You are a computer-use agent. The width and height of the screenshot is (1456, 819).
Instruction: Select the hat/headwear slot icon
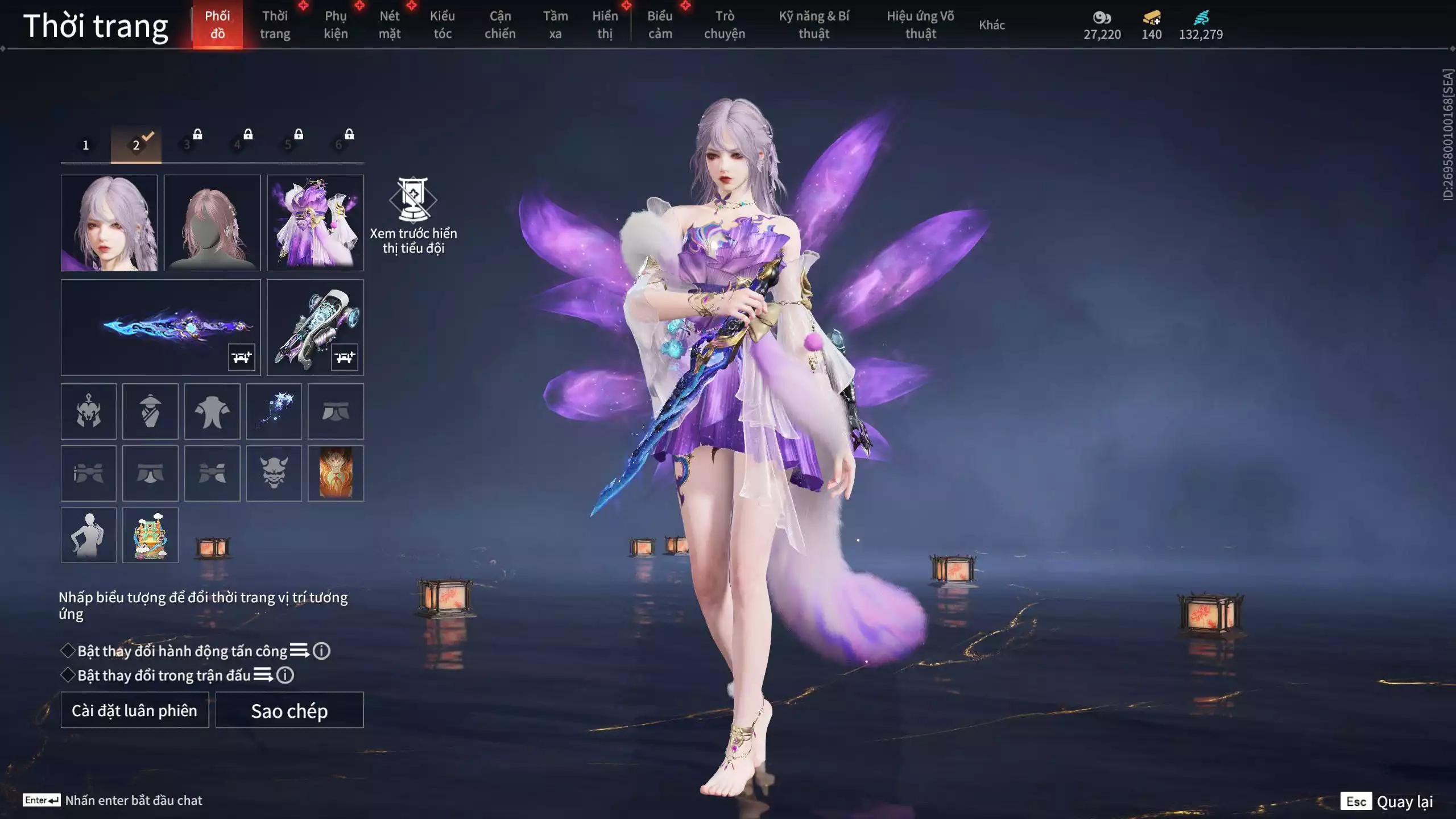coord(150,411)
